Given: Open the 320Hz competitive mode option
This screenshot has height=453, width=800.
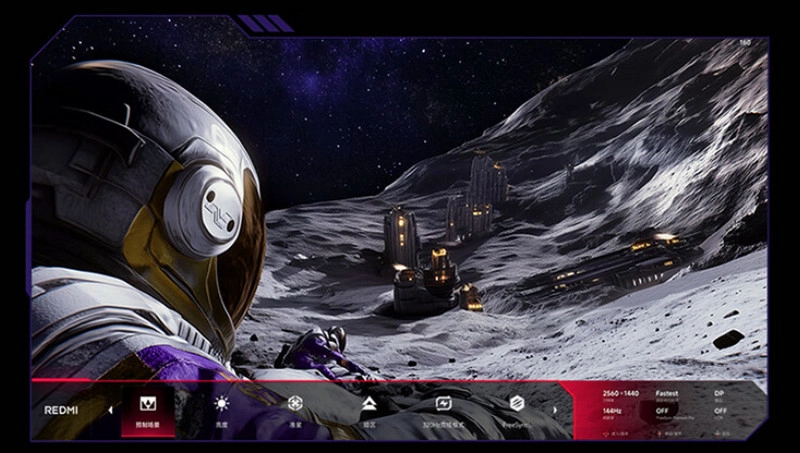Looking at the screenshot, I should point(443,404).
